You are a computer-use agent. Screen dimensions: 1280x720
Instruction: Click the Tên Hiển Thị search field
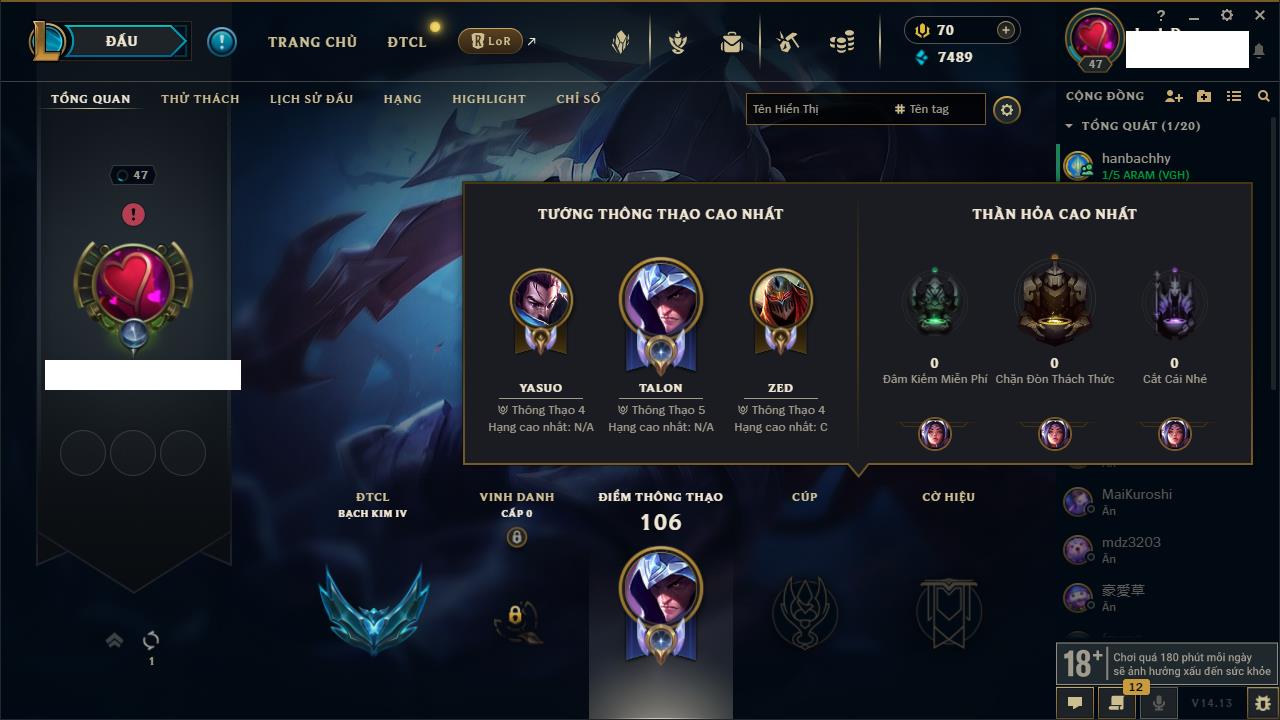pos(815,109)
